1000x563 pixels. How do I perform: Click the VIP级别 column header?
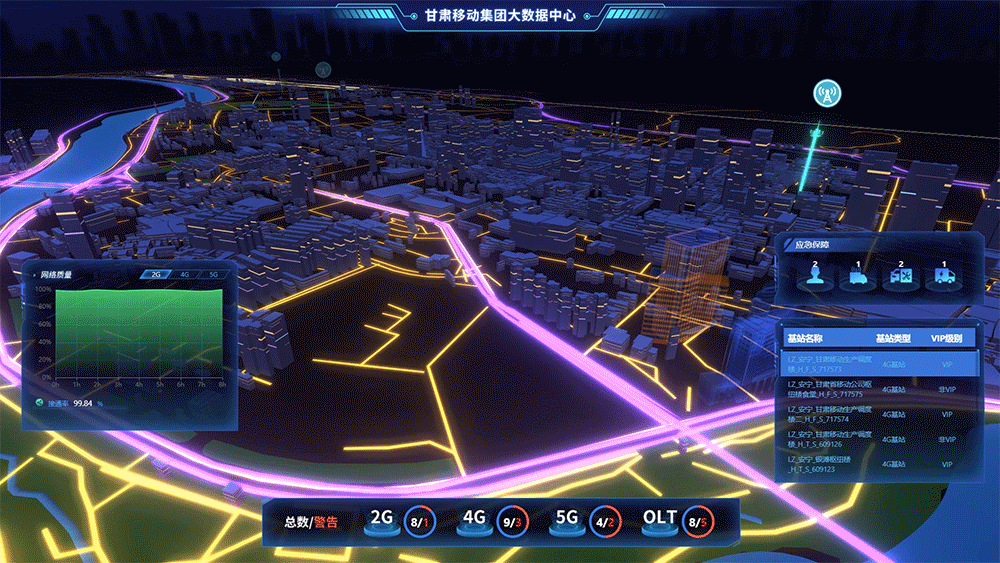pos(946,338)
